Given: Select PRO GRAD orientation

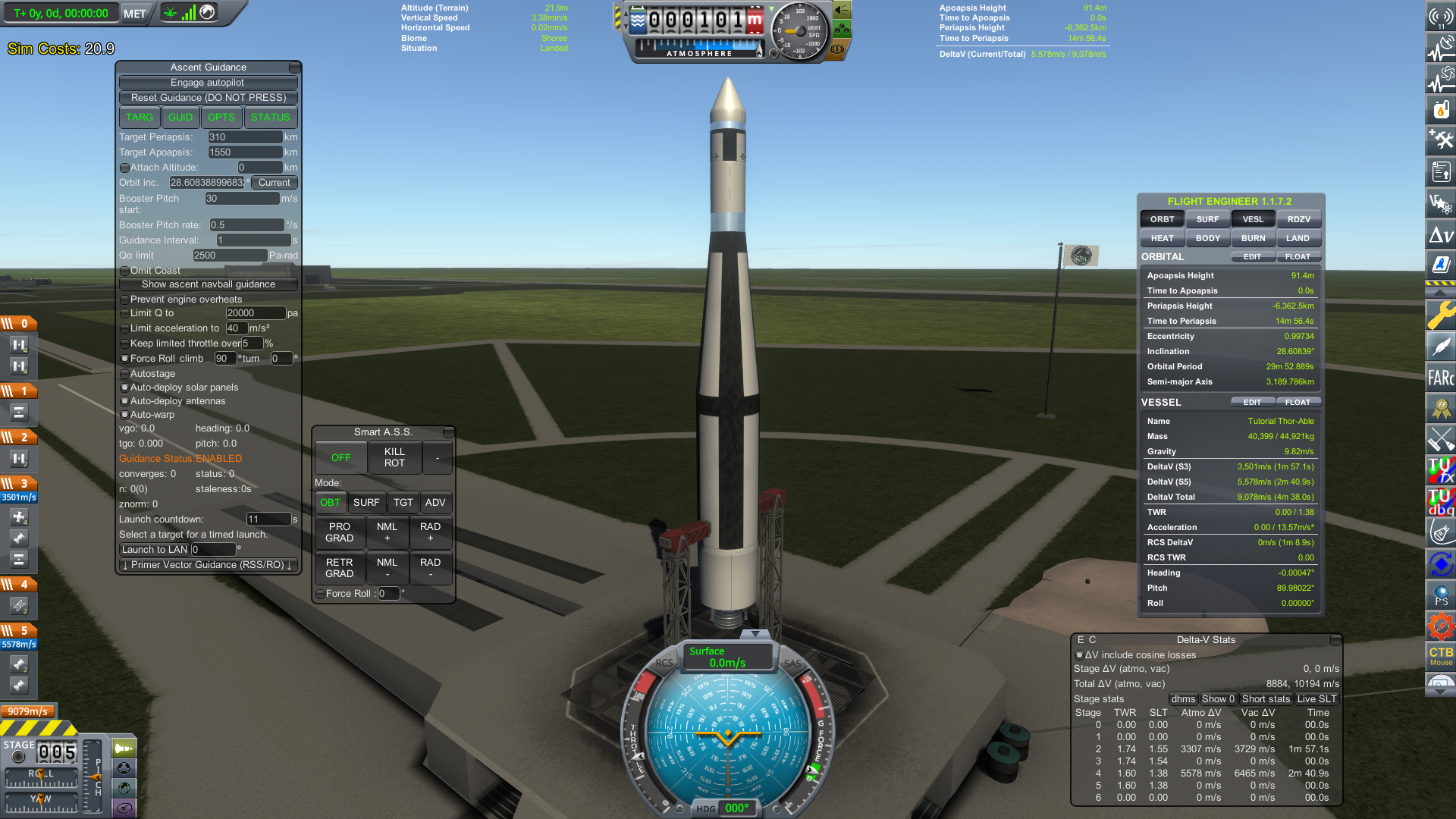Looking at the screenshot, I should coord(339,532).
